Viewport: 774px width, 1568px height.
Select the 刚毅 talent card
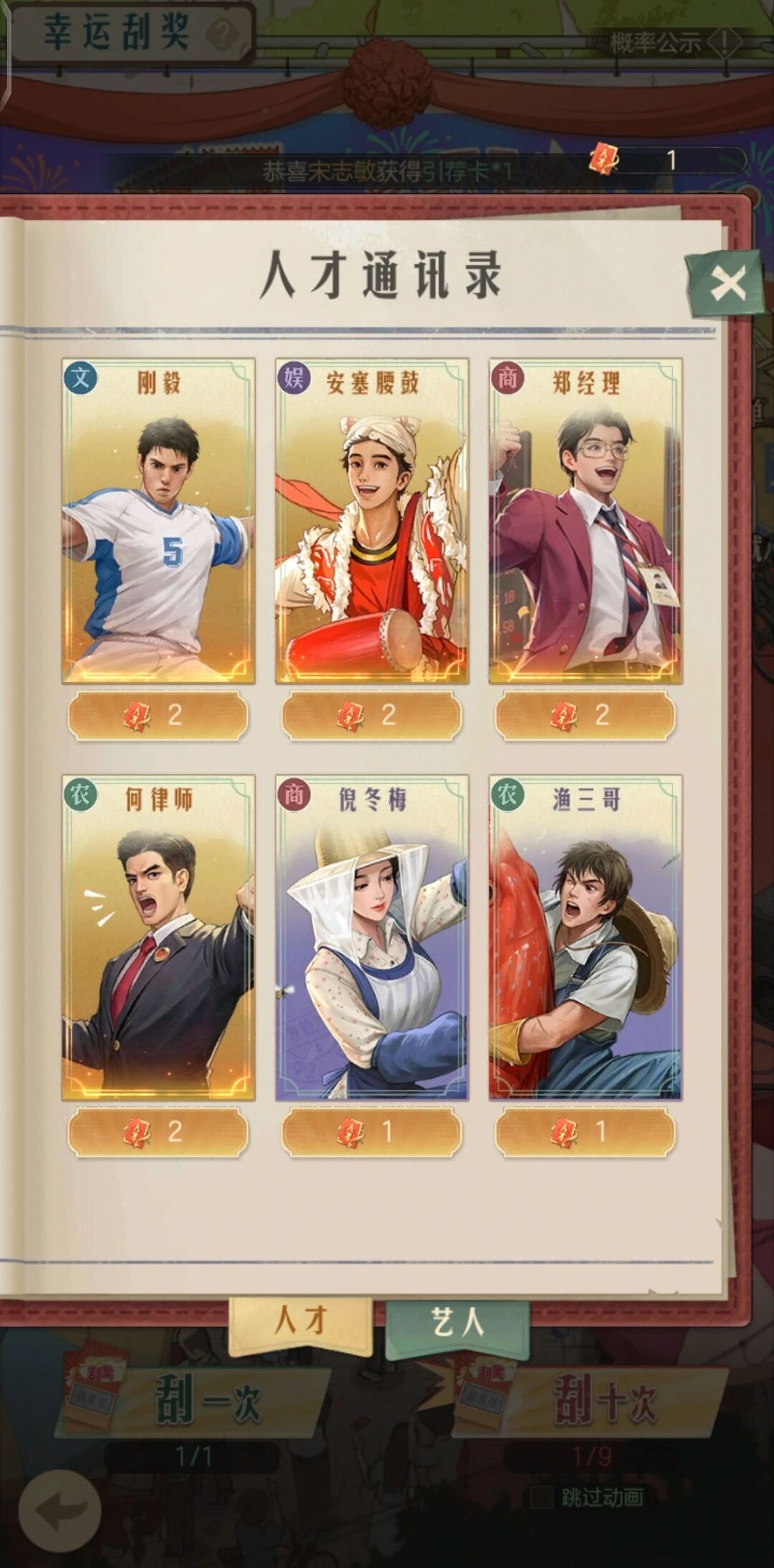(158, 521)
